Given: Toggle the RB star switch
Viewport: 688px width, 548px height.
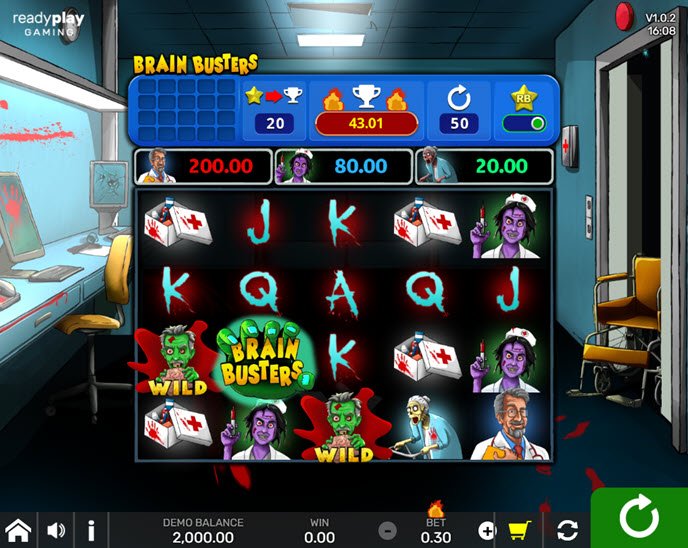Looking at the screenshot, I should coord(526,124).
